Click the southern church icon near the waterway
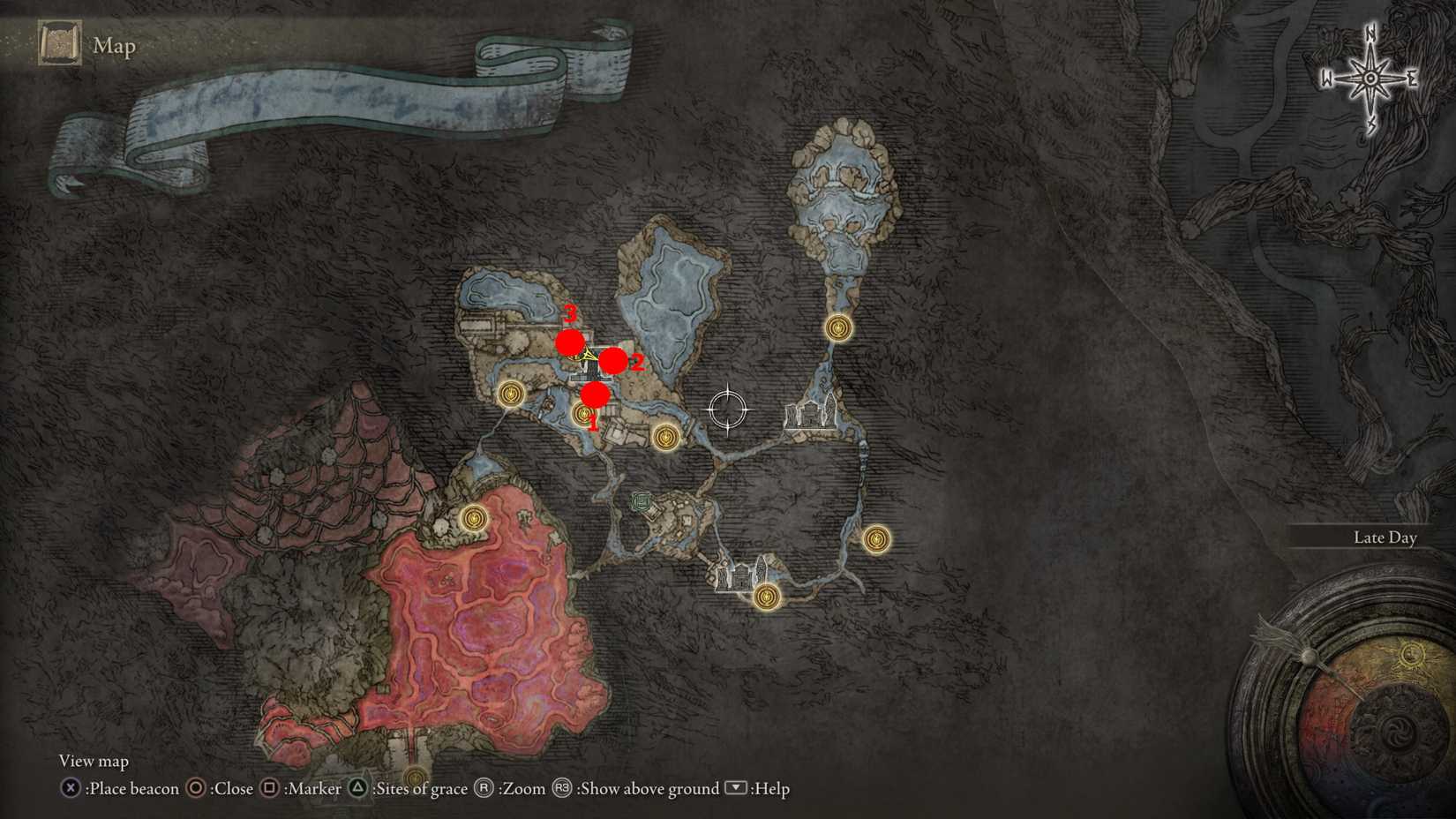 [x=741, y=578]
